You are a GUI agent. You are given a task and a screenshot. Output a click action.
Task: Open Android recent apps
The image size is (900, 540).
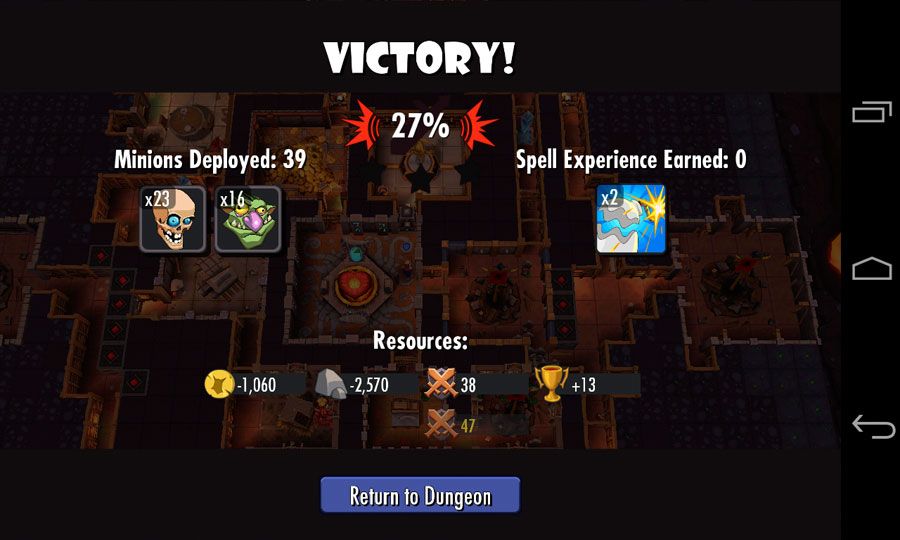coord(871,114)
